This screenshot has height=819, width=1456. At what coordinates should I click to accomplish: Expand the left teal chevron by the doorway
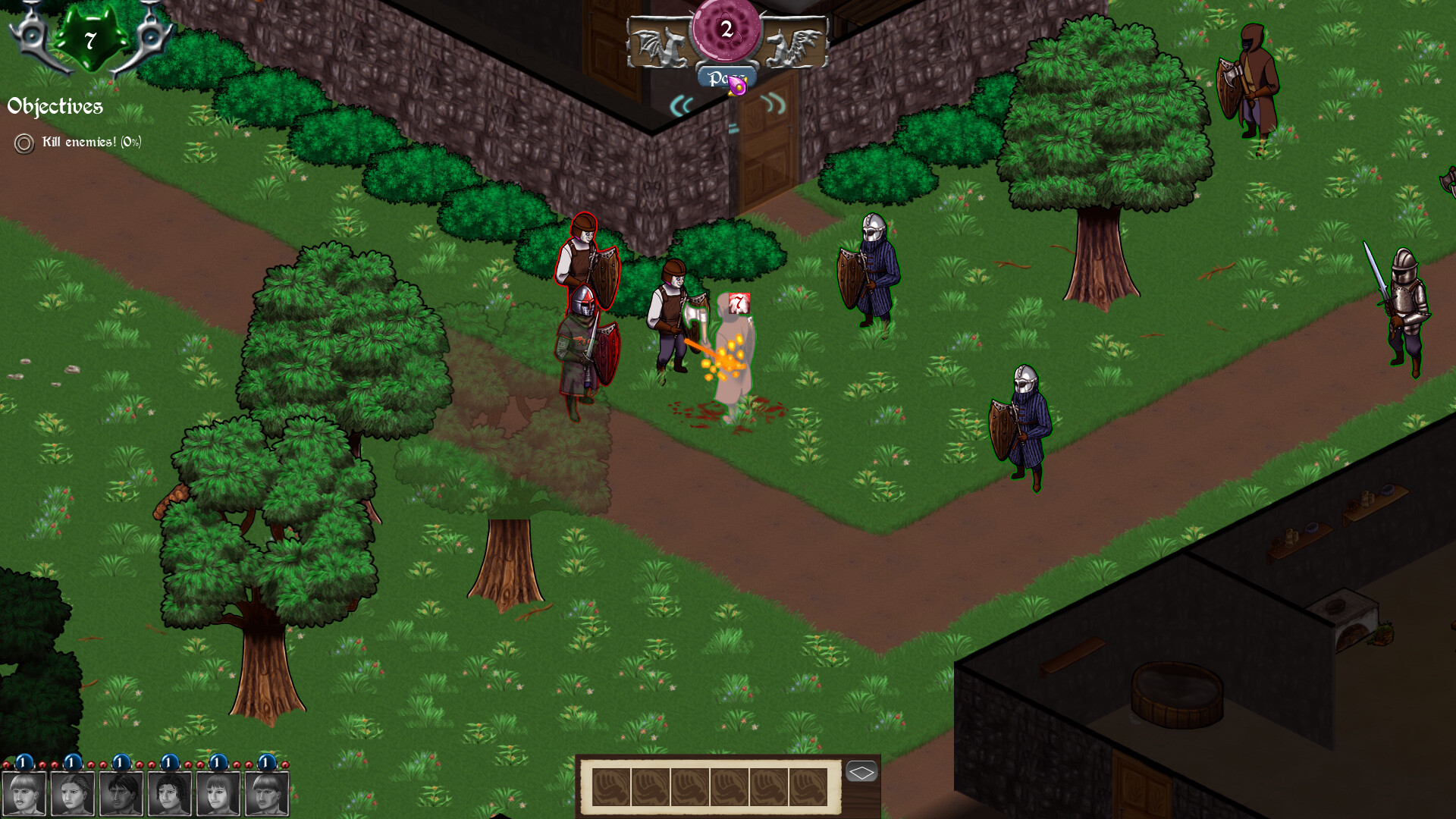[680, 108]
